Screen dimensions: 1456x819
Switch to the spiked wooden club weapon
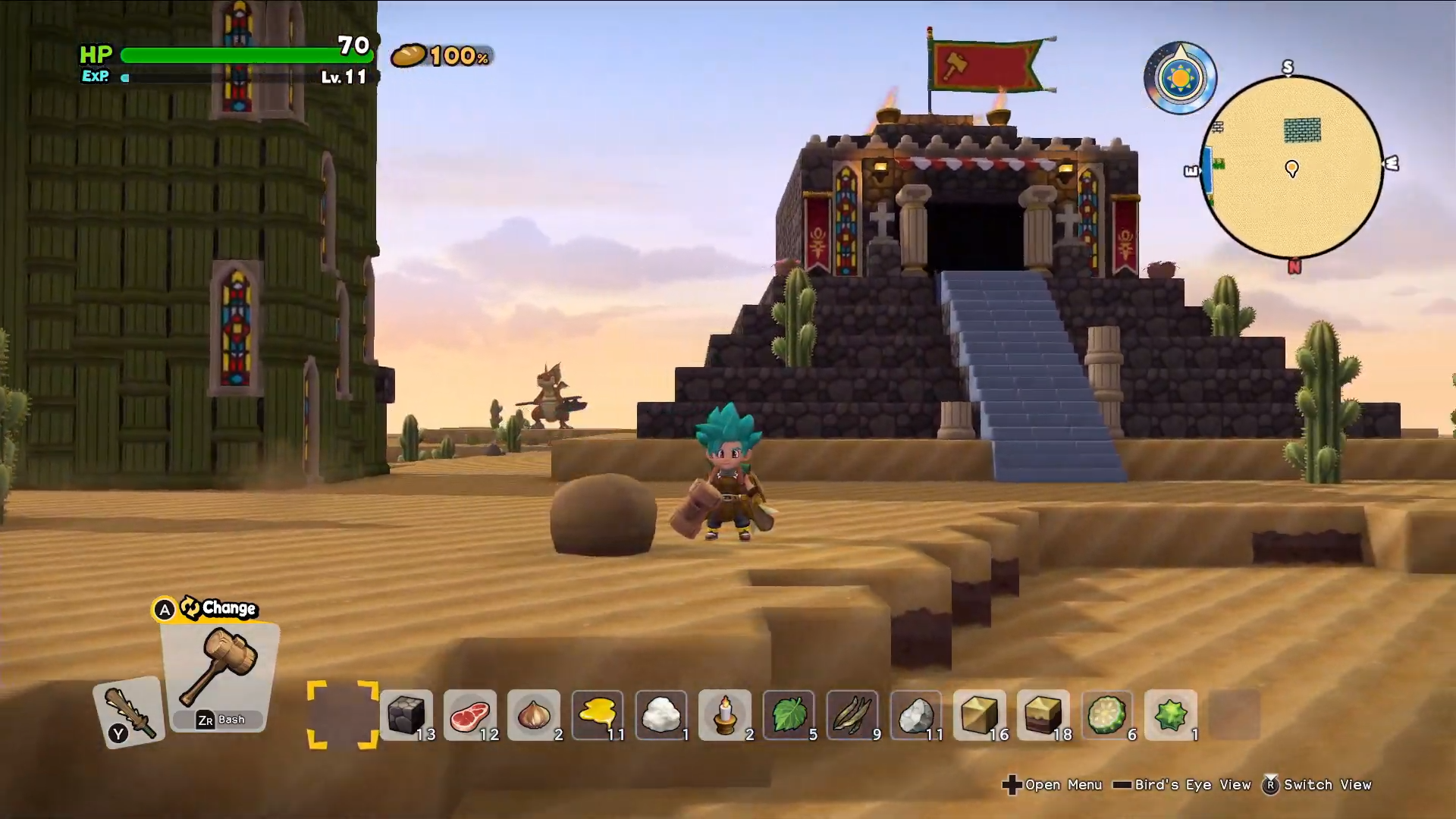point(130,711)
